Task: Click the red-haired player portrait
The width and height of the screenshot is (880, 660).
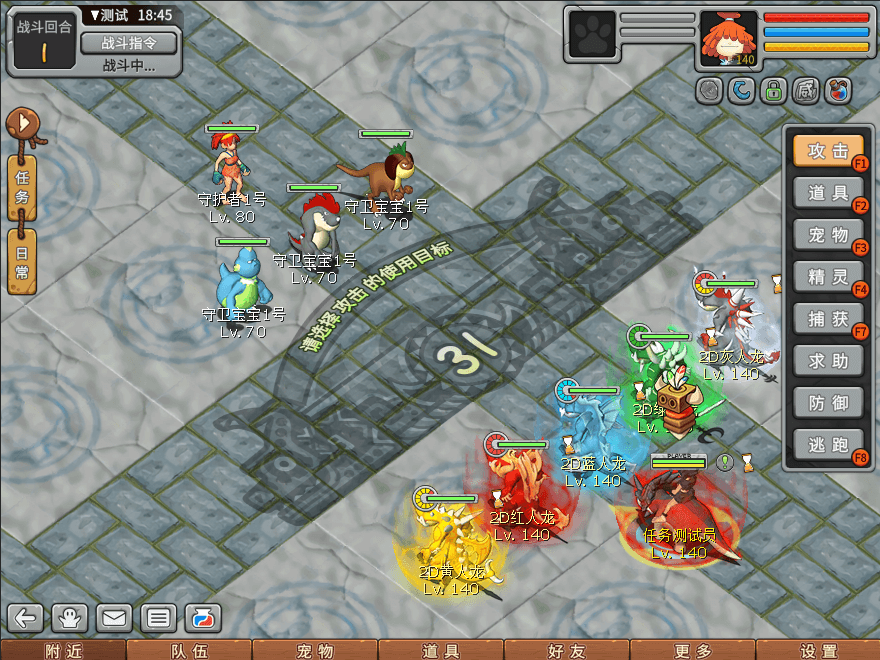Action: (x=728, y=38)
